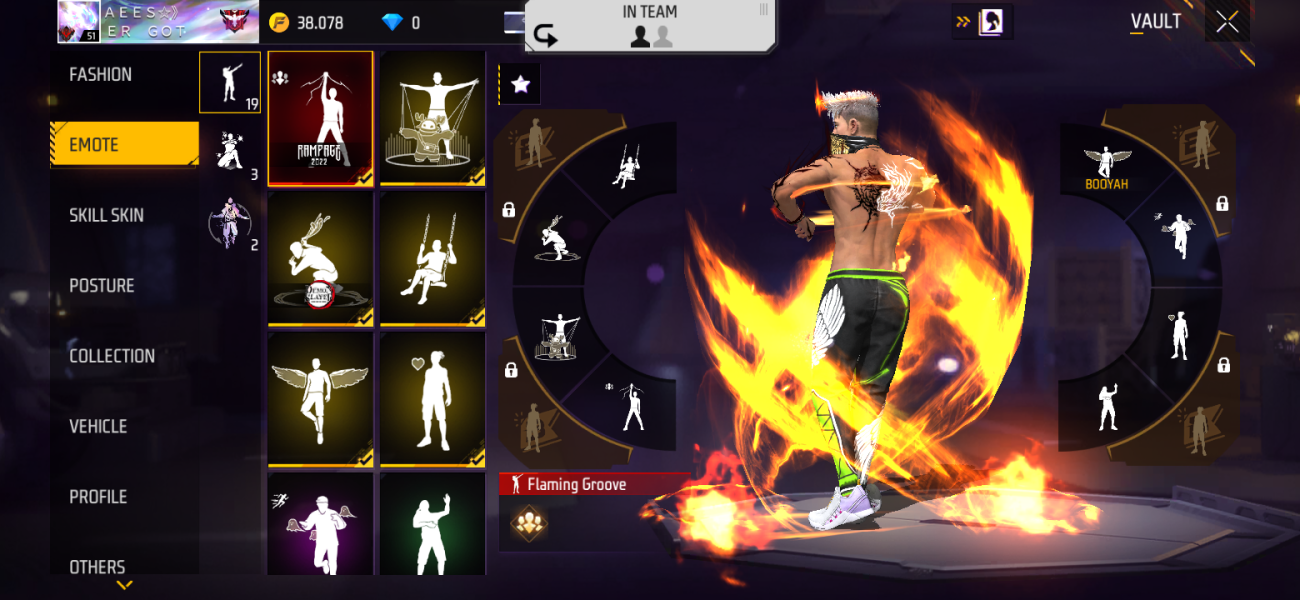
Task: Choose the heart emote card
Action: click(x=432, y=398)
